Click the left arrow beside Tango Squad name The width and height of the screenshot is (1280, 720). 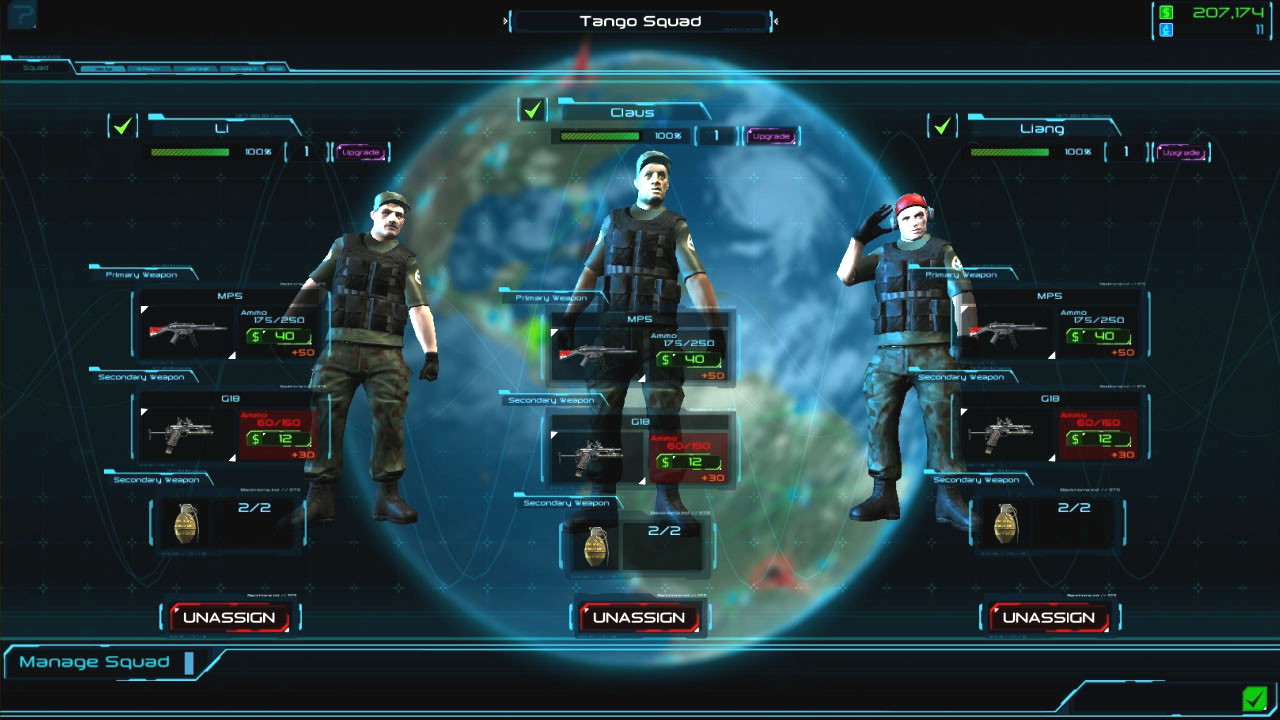pos(505,20)
